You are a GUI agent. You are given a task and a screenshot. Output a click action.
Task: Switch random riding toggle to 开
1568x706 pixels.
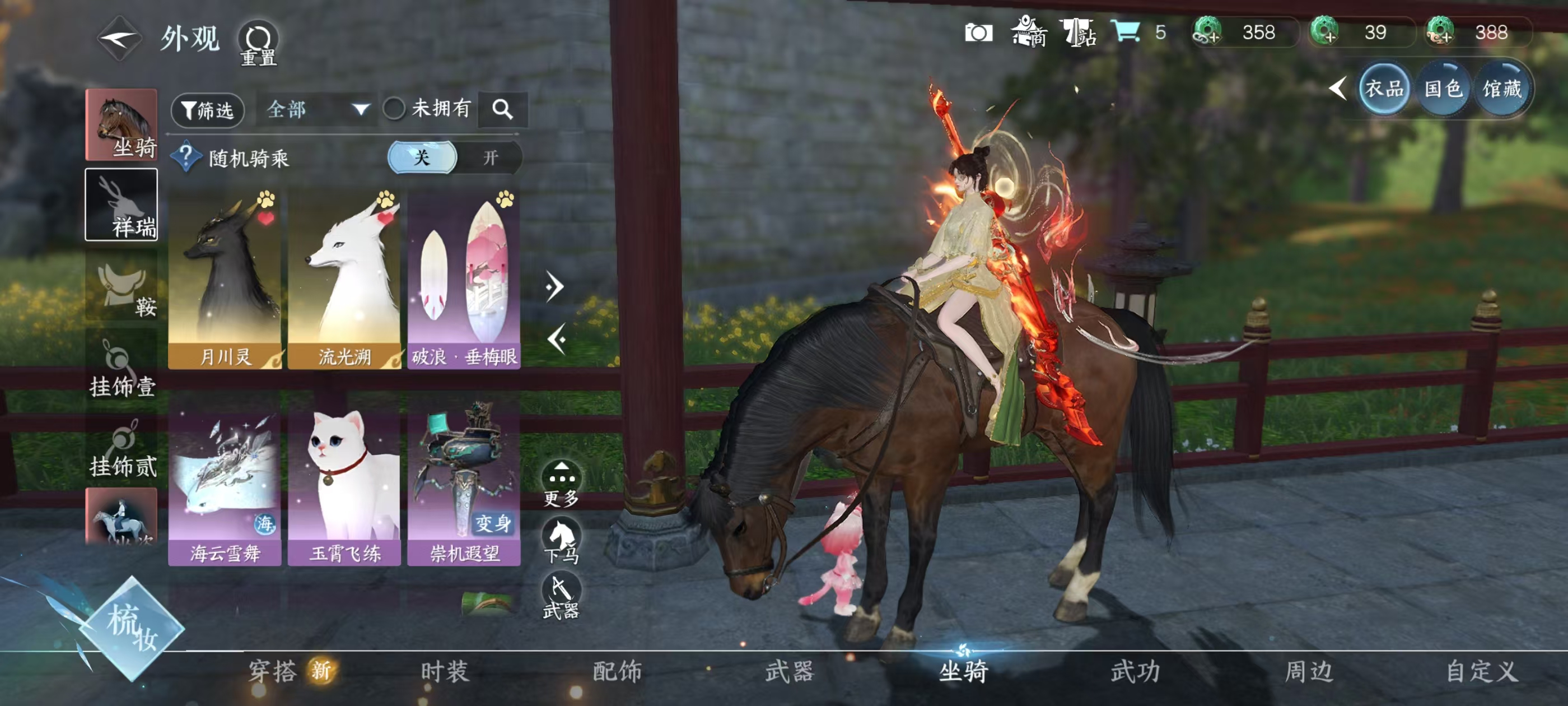(x=490, y=158)
